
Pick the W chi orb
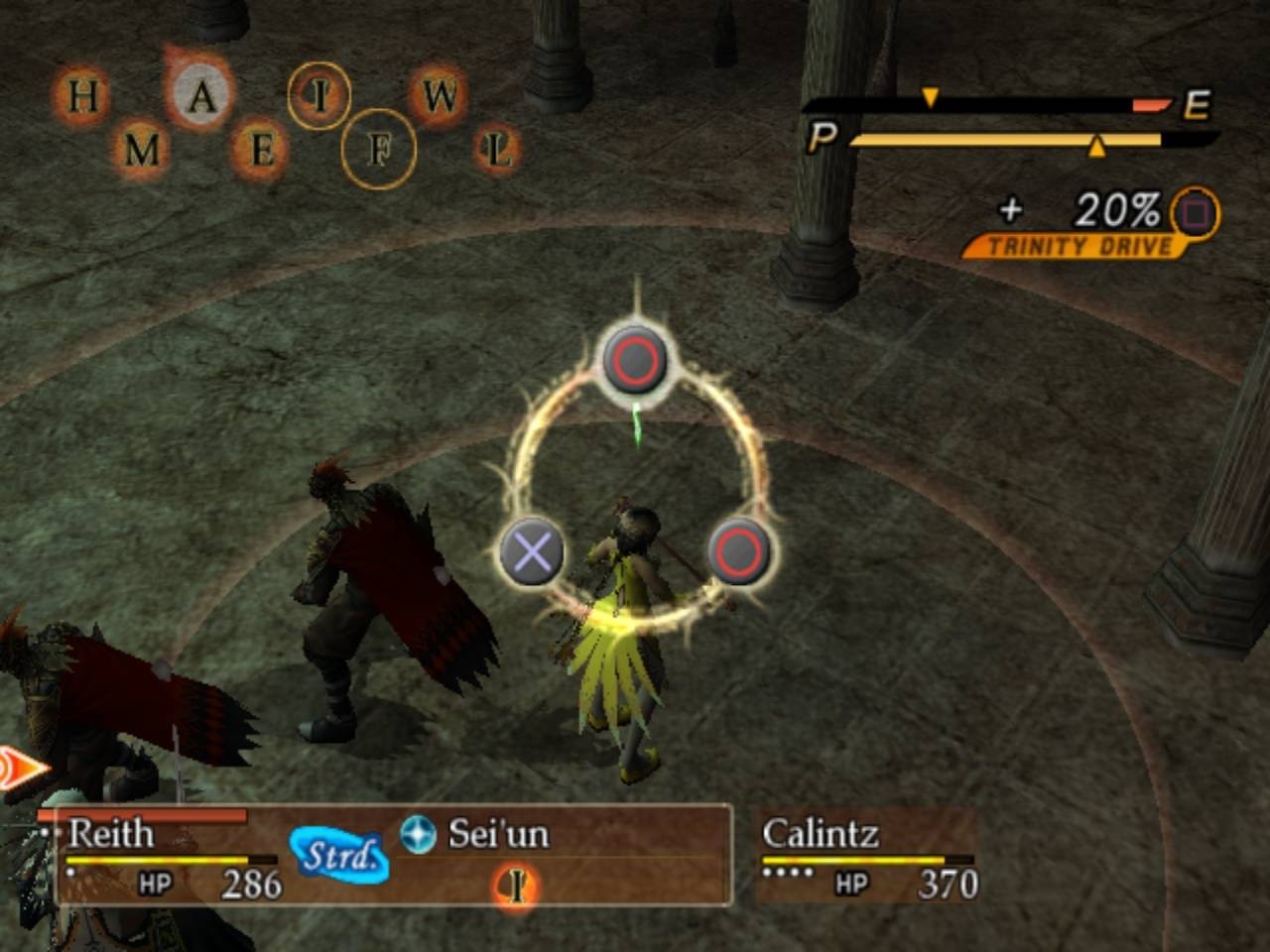[x=440, y=96]
